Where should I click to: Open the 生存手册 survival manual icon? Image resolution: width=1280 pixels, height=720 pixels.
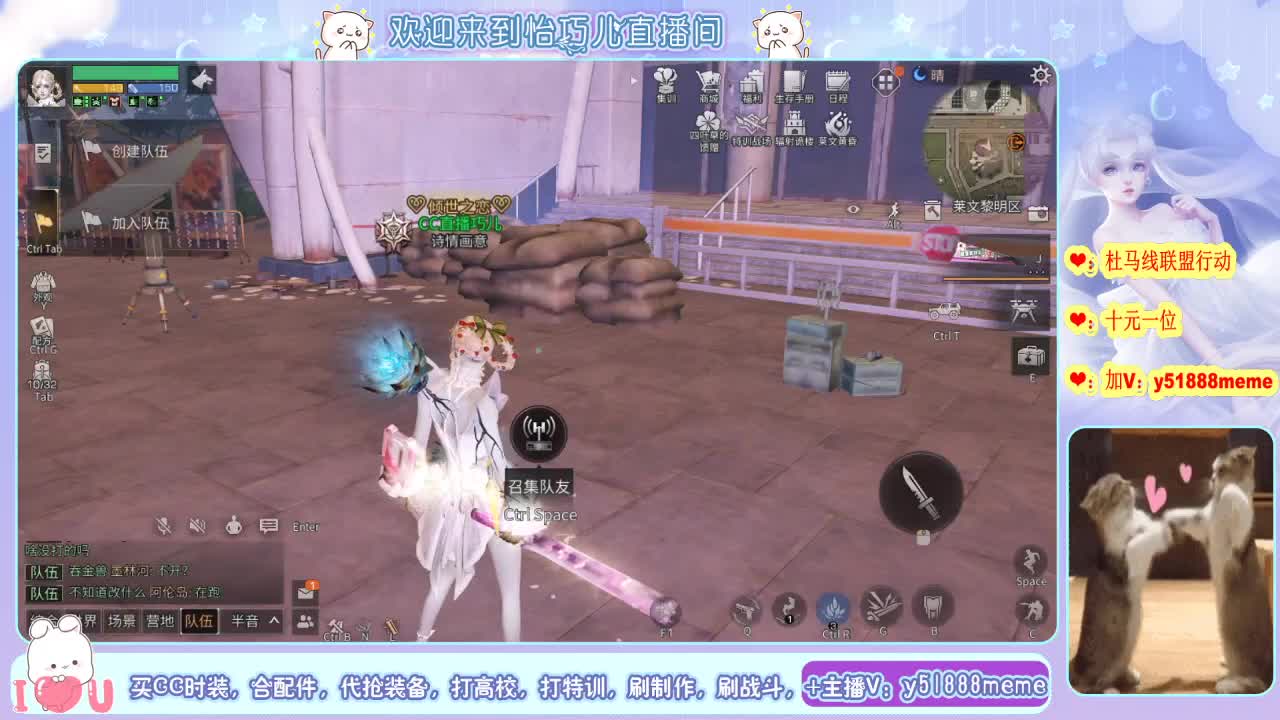(x=796, y=82)
